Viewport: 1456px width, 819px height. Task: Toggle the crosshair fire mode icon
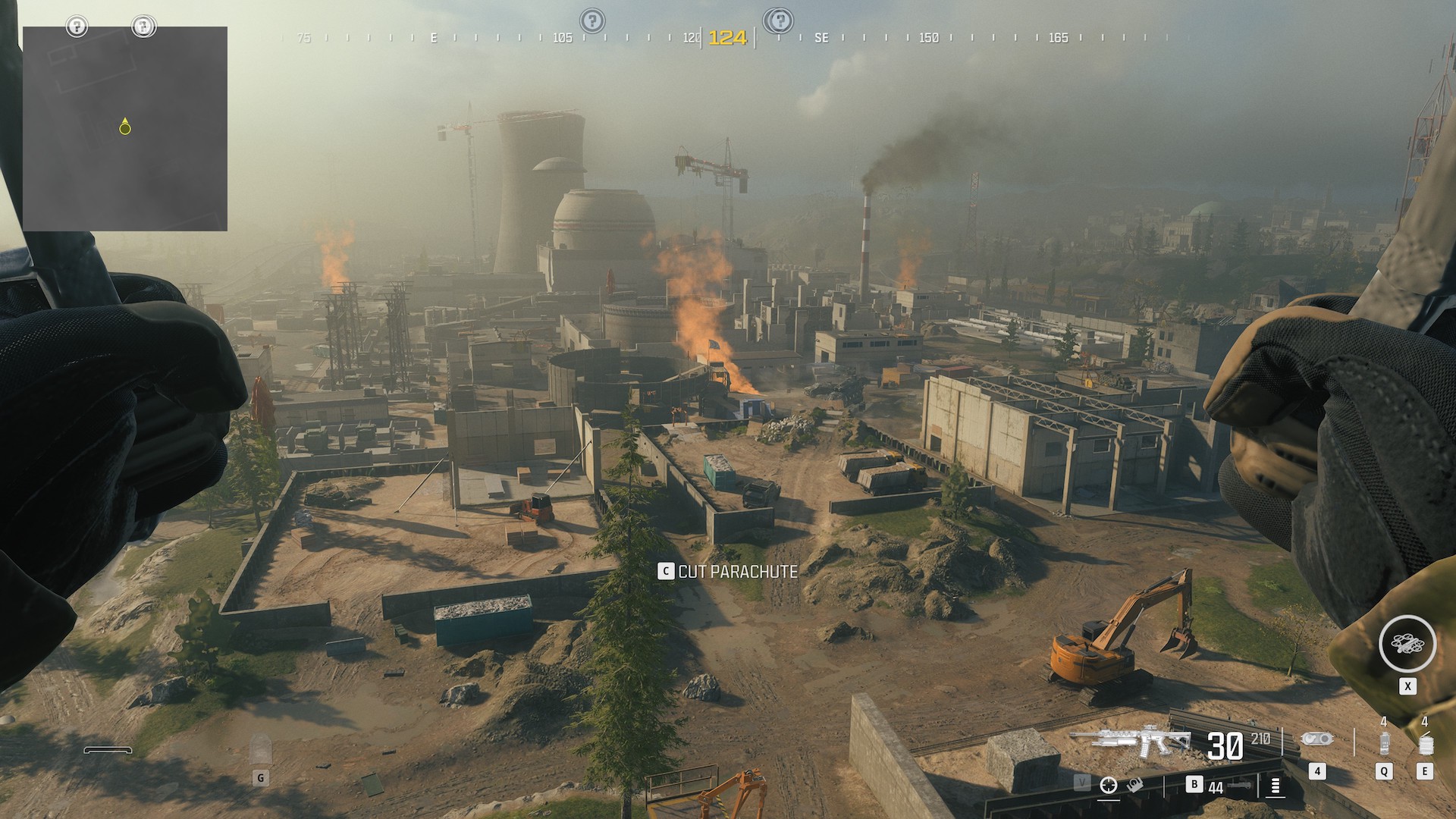coord(1109,786)
